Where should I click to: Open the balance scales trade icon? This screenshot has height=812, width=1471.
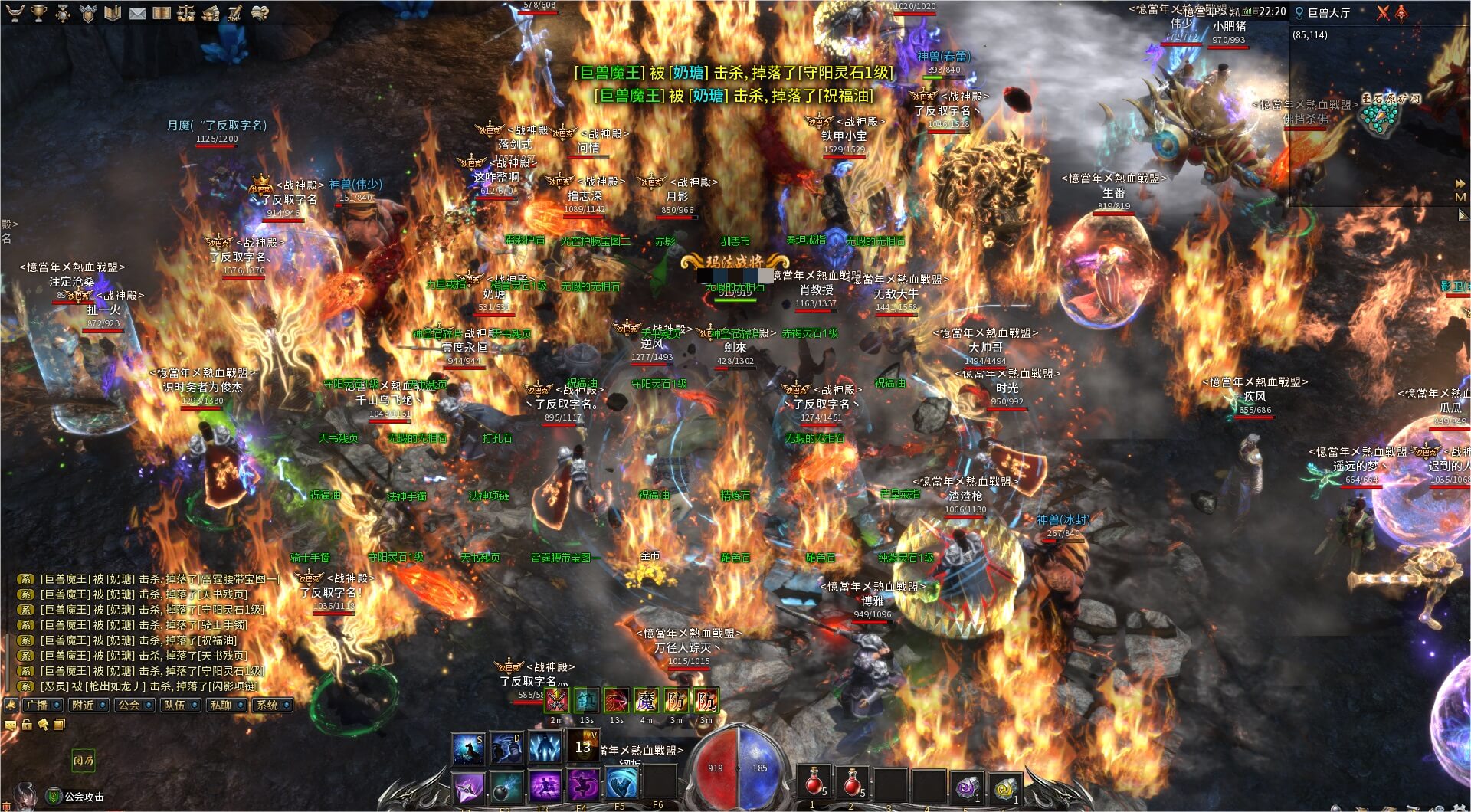tap(186, 13)
